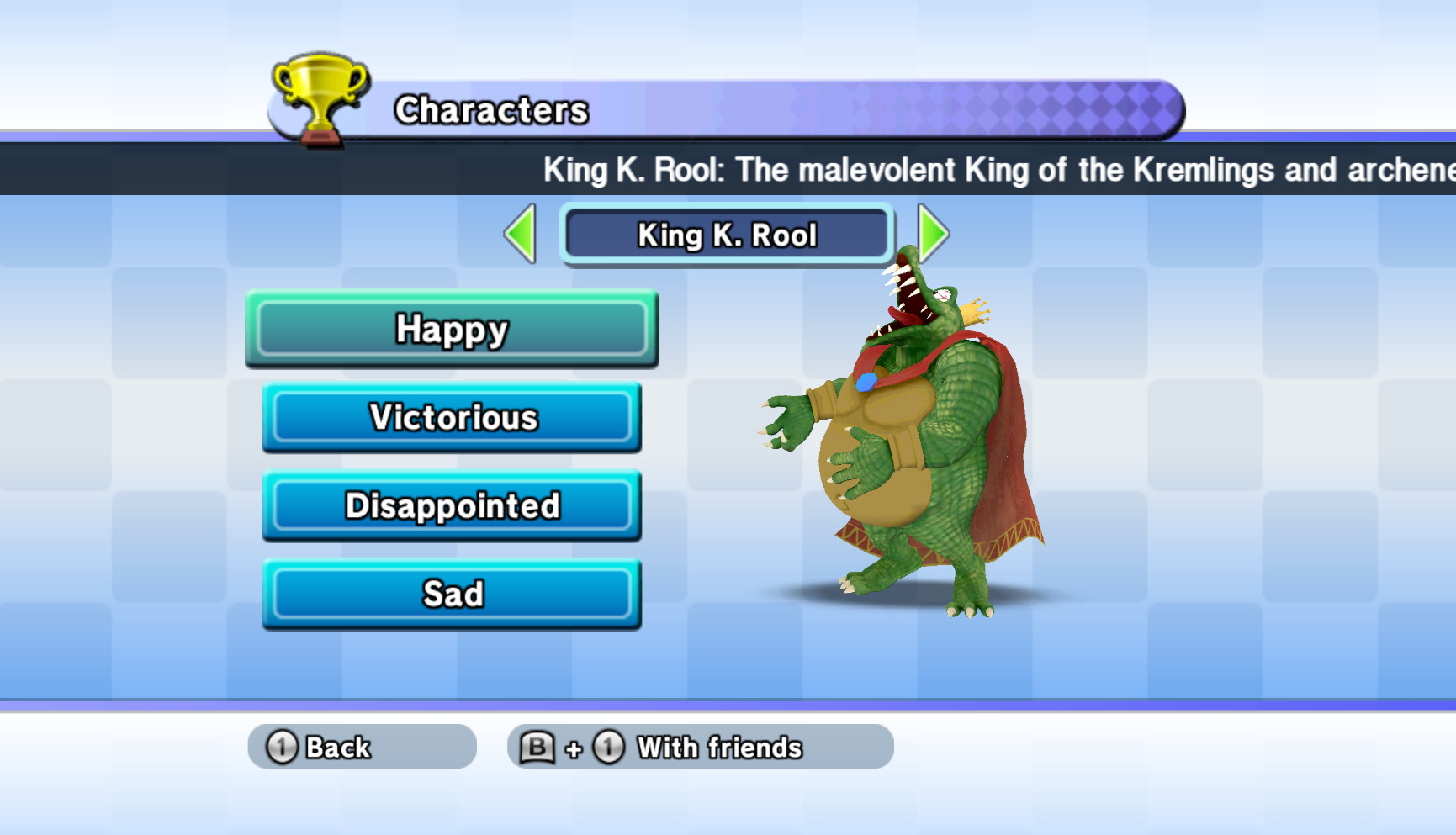1456x835 pixels.
Task: Open the King K. Rool name selector box
Action: pos(727,235)
